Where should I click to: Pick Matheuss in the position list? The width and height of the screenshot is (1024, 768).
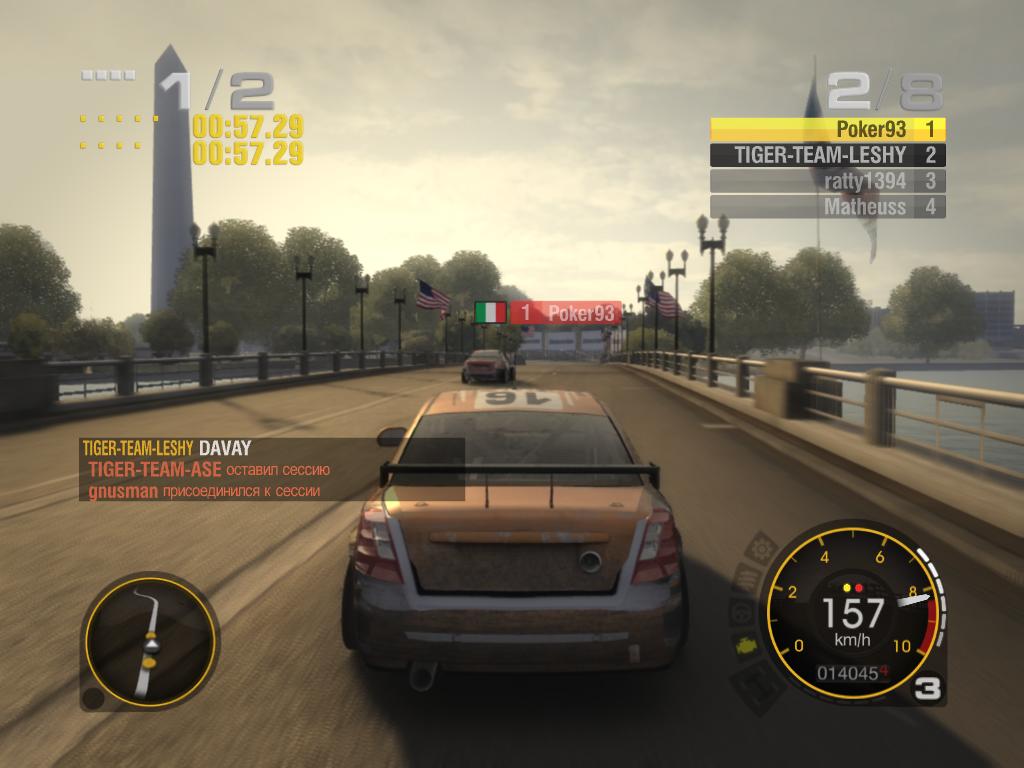click(x=828, y=207)
